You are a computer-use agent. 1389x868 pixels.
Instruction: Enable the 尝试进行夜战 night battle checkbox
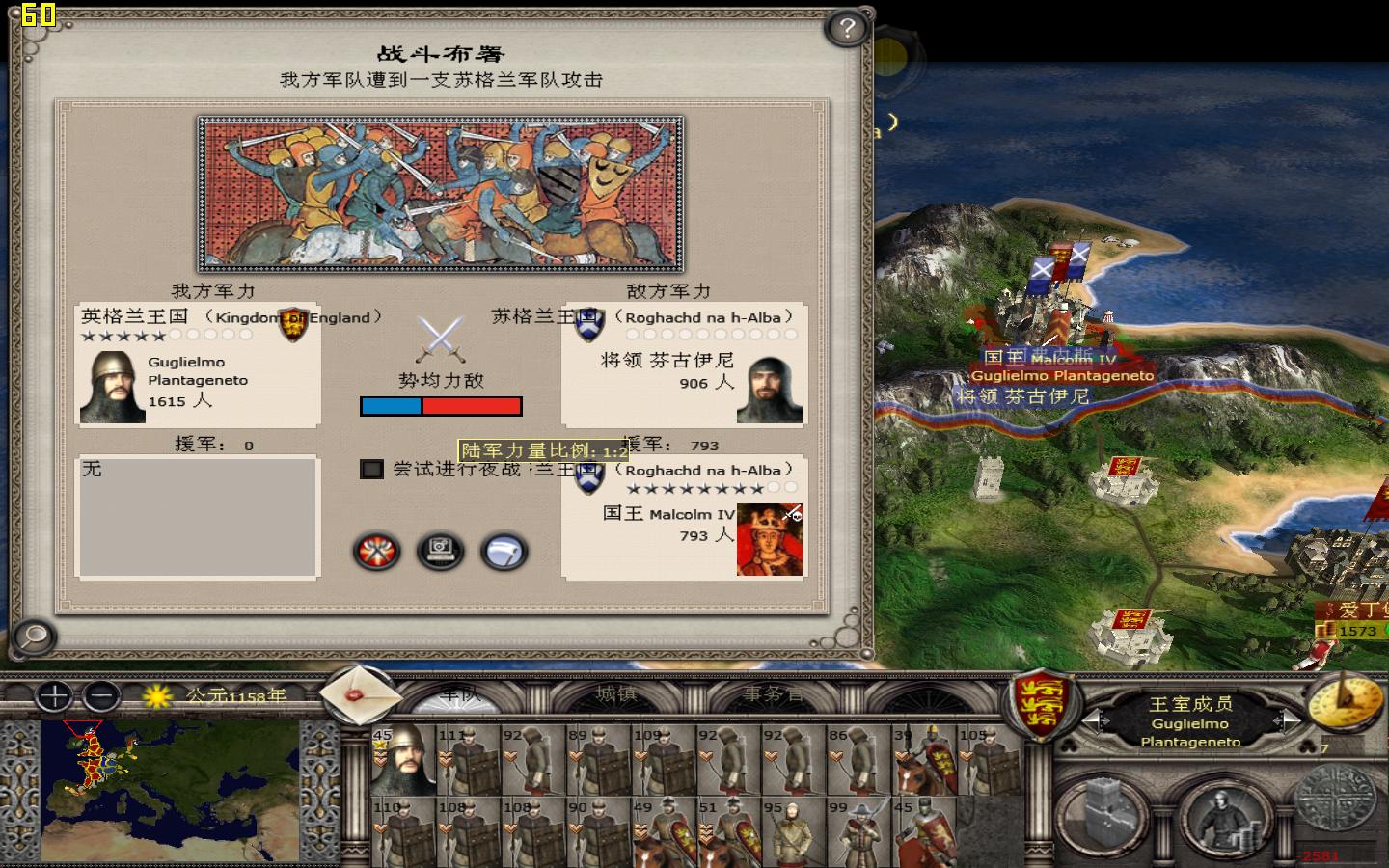pyautogui.click(x=370, y=470)
